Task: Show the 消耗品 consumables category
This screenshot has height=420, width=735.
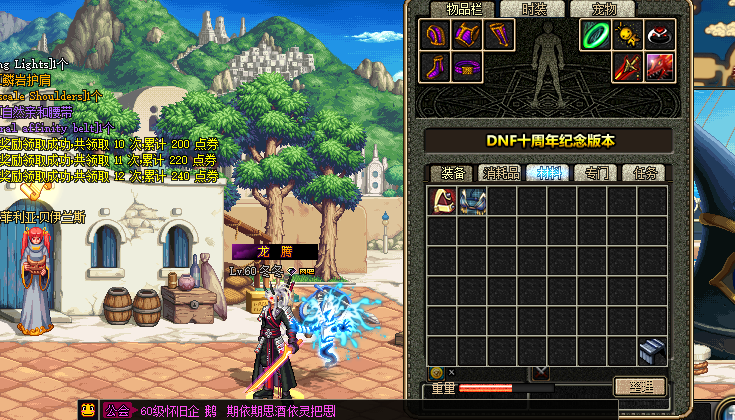Action: coord(500,173)
